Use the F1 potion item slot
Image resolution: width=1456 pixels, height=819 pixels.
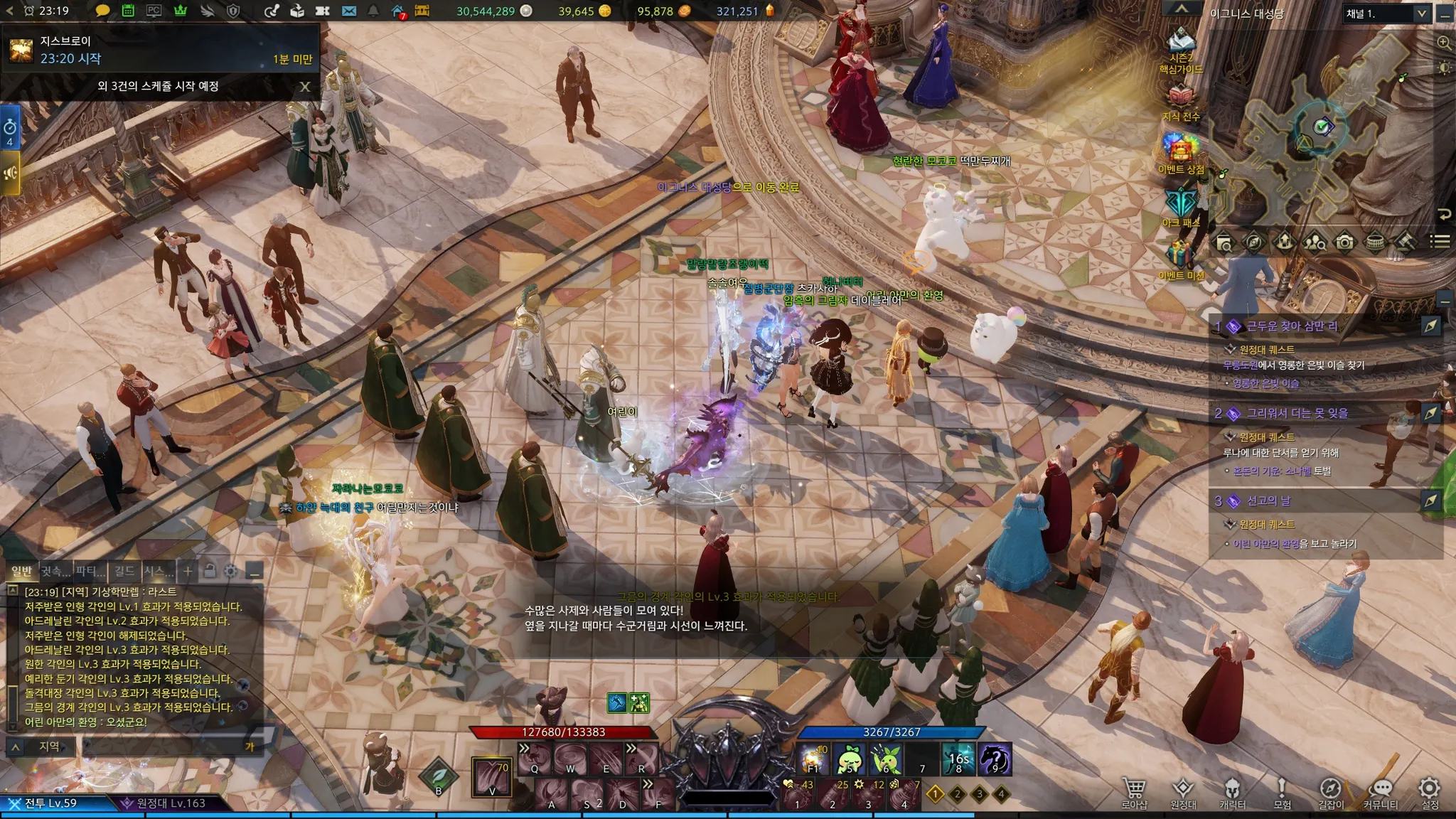coord(813,760)
